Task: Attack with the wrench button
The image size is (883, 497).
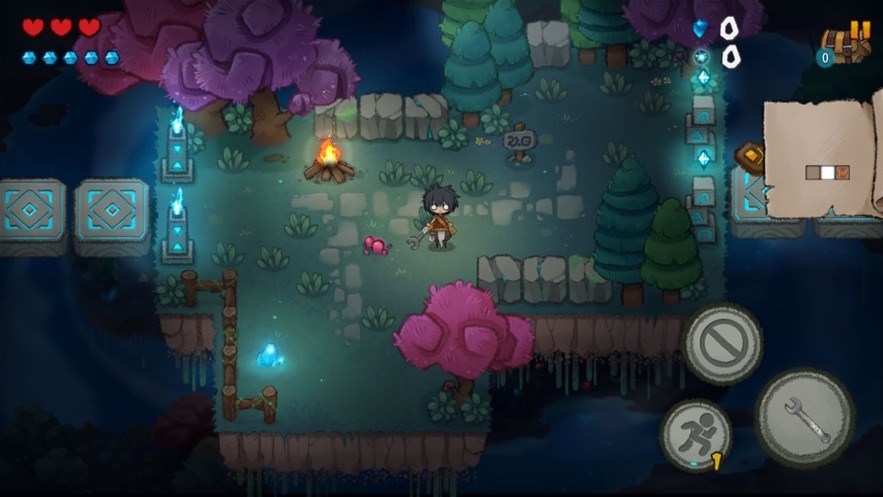Action: (x=804, y=417)
